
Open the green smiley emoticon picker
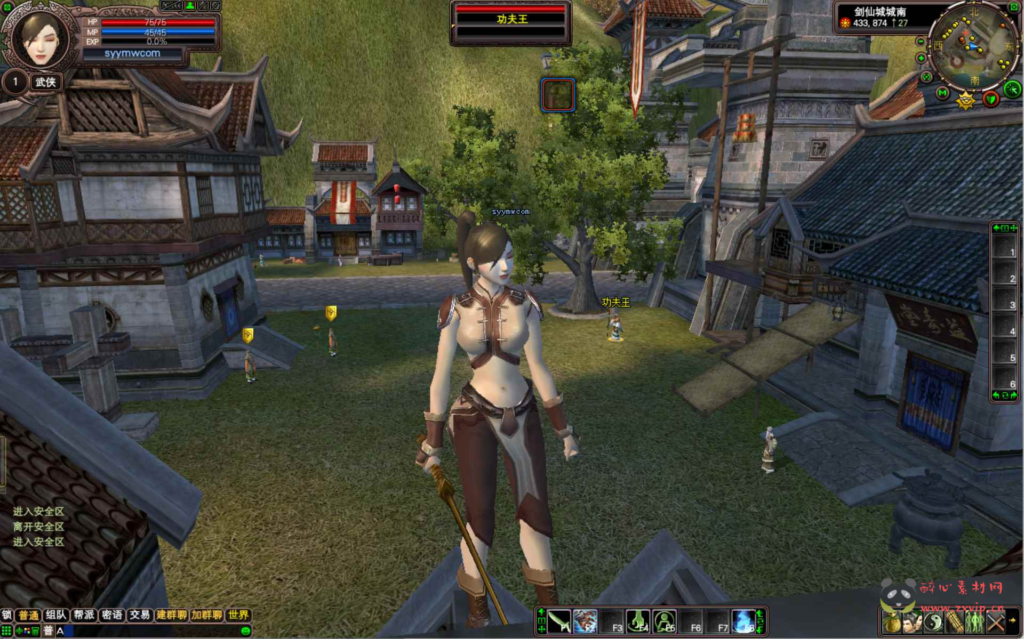pyautogui.click(x=245, y=631)
